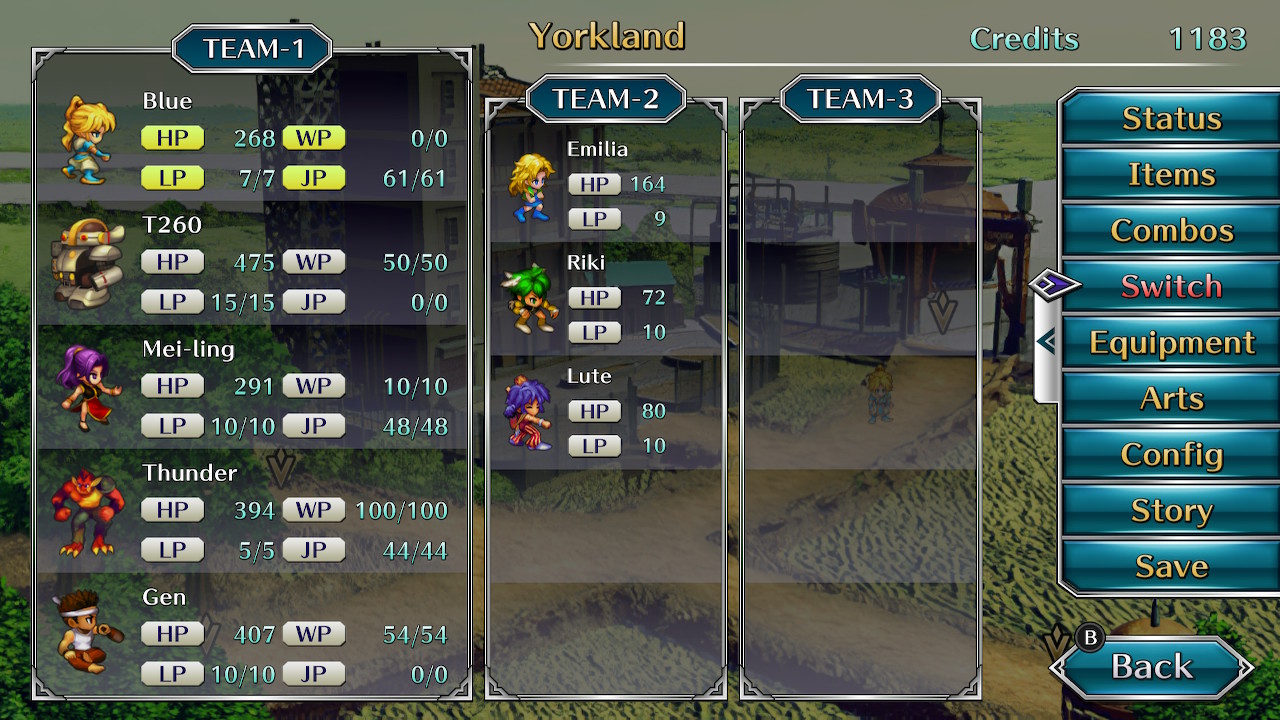Screen dimensions: 1280x720
Task: Select Lute in Team-2
Action: tap(606, 412)
